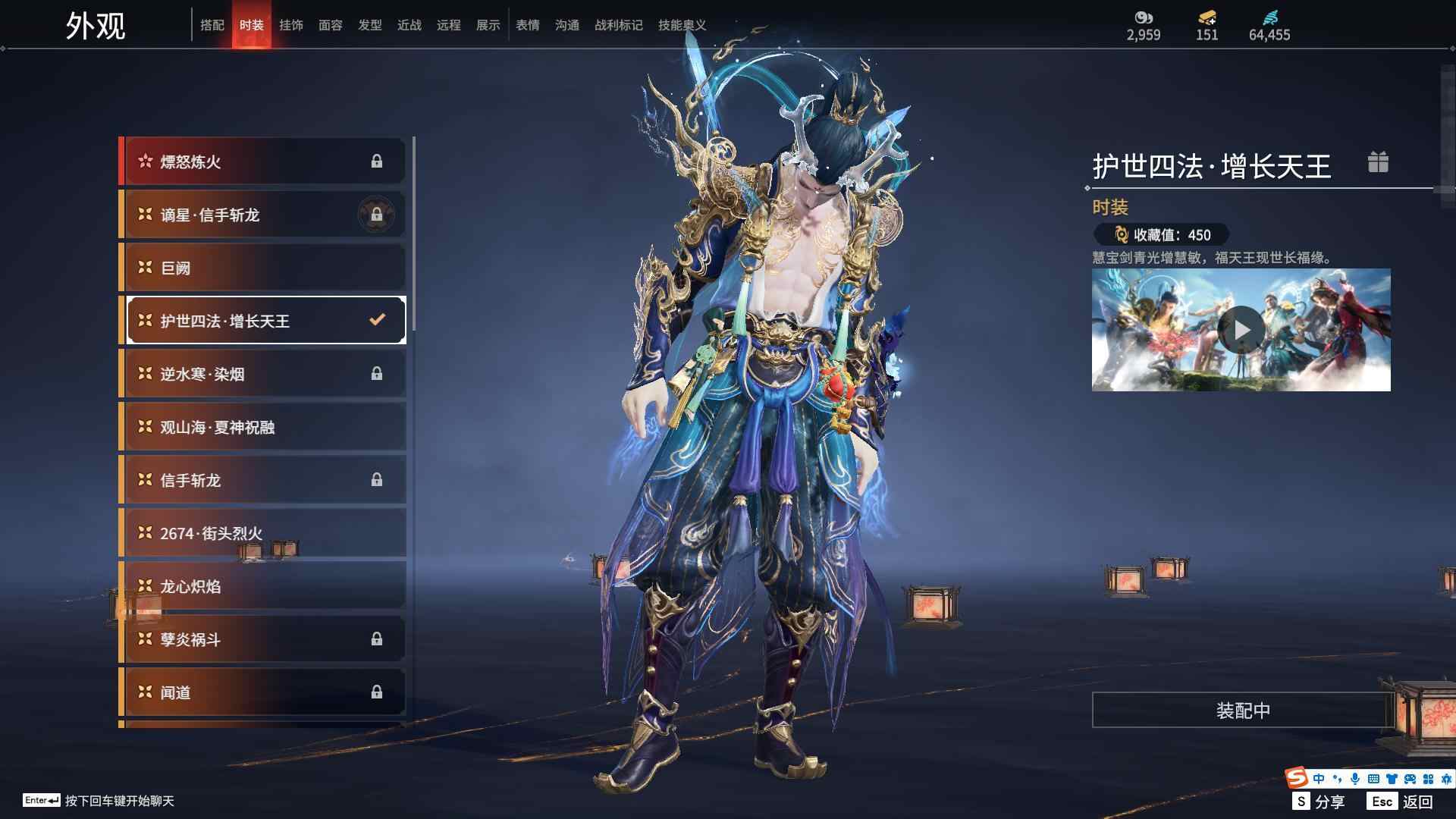Open the 近战 weapon skins tab
This screenshot has width=1456, height=819.
click(x=409, y=25)
